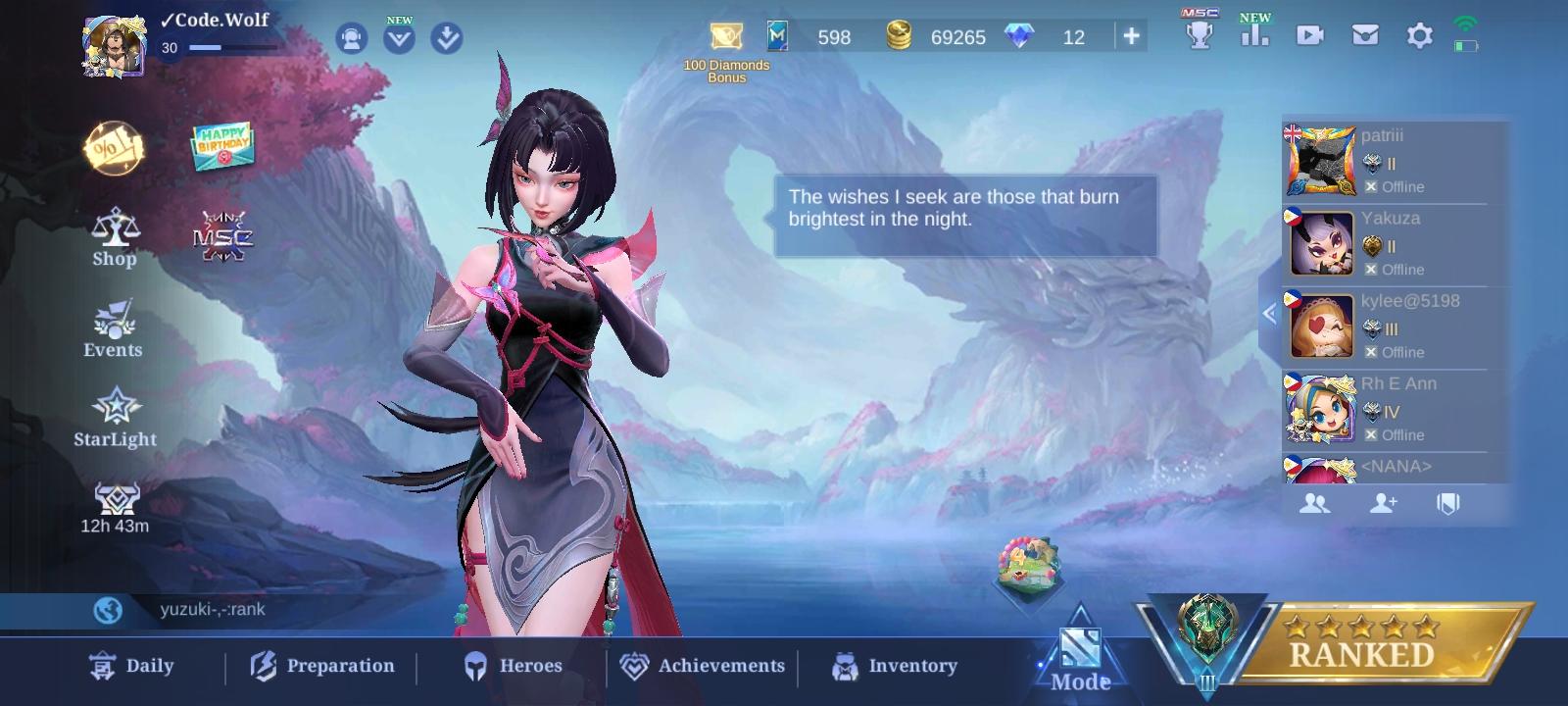The image size is (1568, 706).
Task: Collapse the friends list with the side arrow
Action: 1271,314
